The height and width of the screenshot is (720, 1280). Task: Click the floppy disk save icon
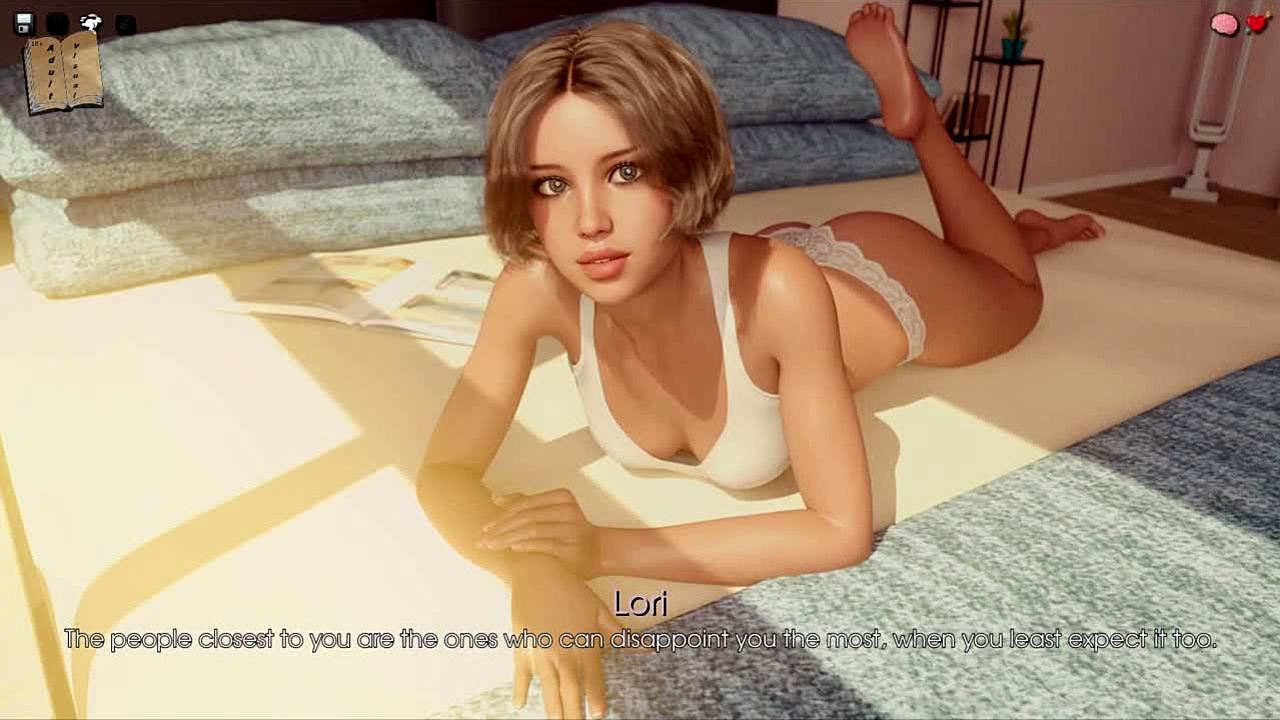click(x=24, y=23)
